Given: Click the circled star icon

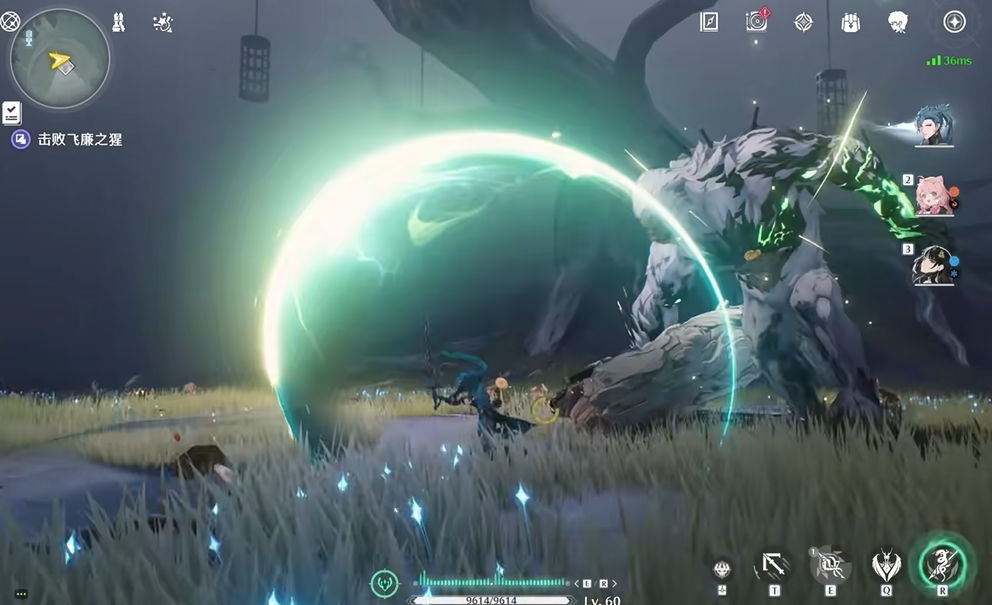Looking at the screenshot, I should tap(954, 22).
